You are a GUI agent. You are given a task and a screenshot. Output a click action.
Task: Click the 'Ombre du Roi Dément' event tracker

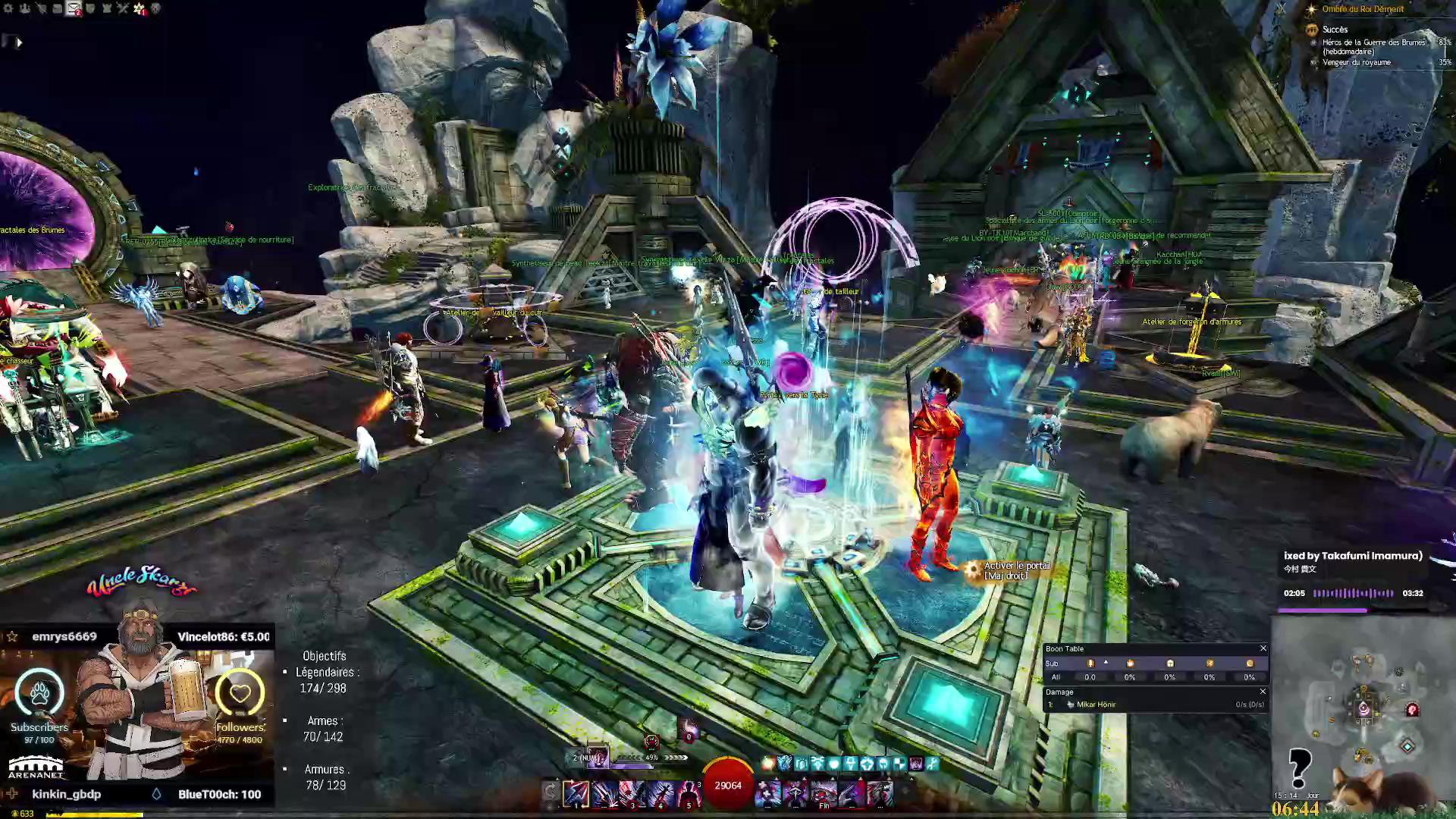(1363, 9)
